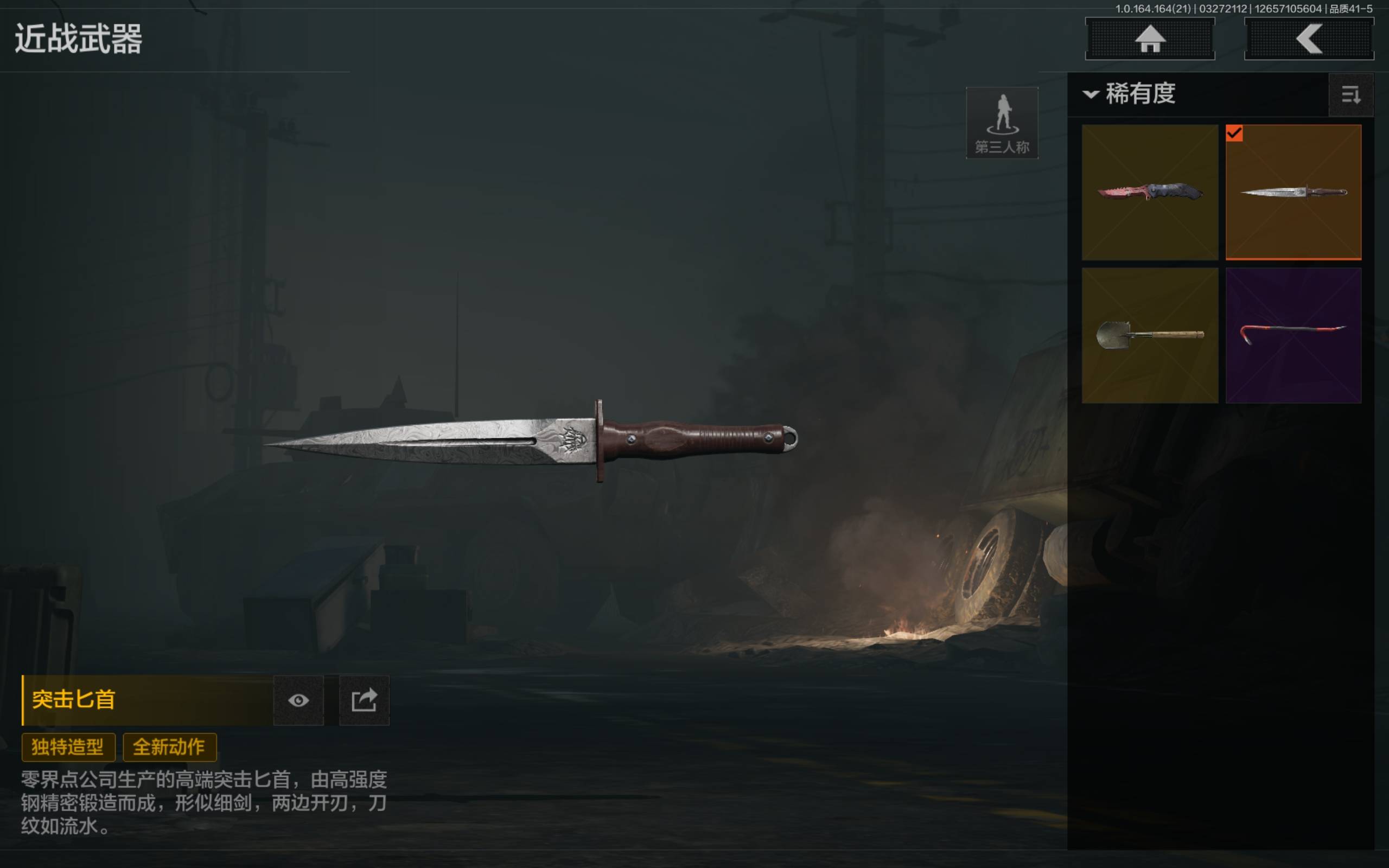The width and height of the screenshot is (1389, 868).
Task: Select the pink folding knife skin
Action: (x=1150, y=192)
